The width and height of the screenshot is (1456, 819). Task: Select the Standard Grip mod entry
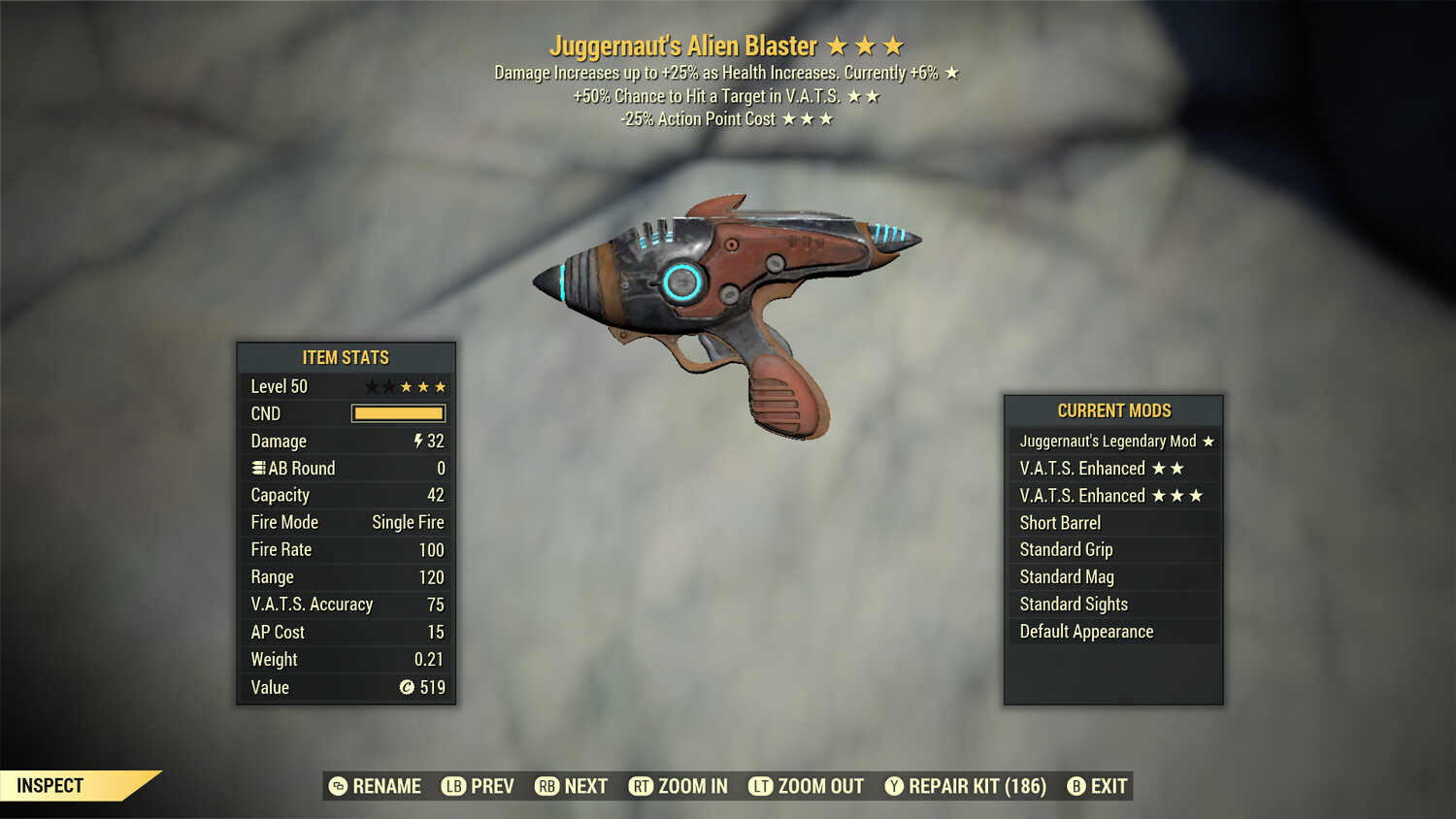1065,549
